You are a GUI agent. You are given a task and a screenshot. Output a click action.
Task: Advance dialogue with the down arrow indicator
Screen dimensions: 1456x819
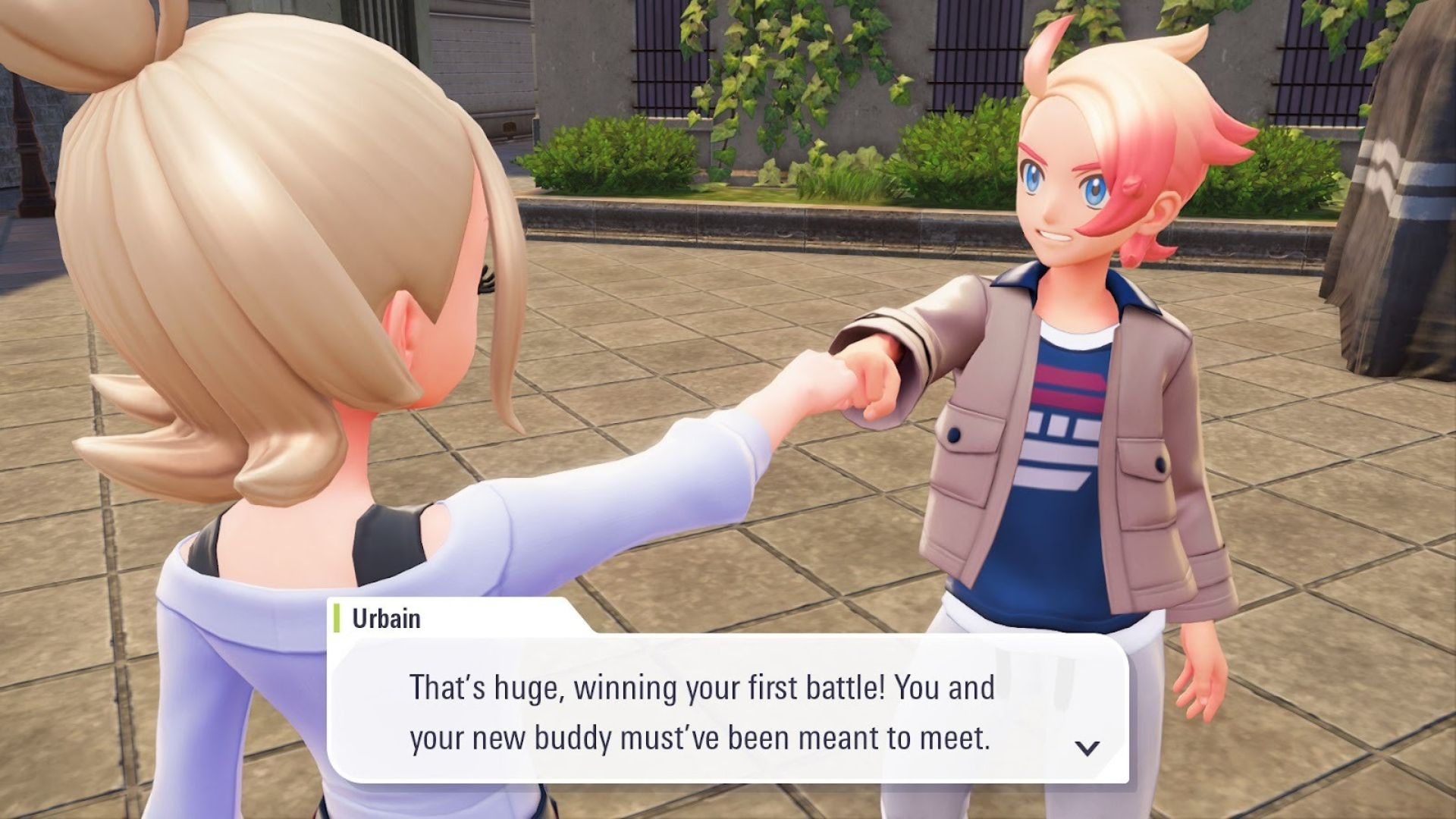[1087, 748]
